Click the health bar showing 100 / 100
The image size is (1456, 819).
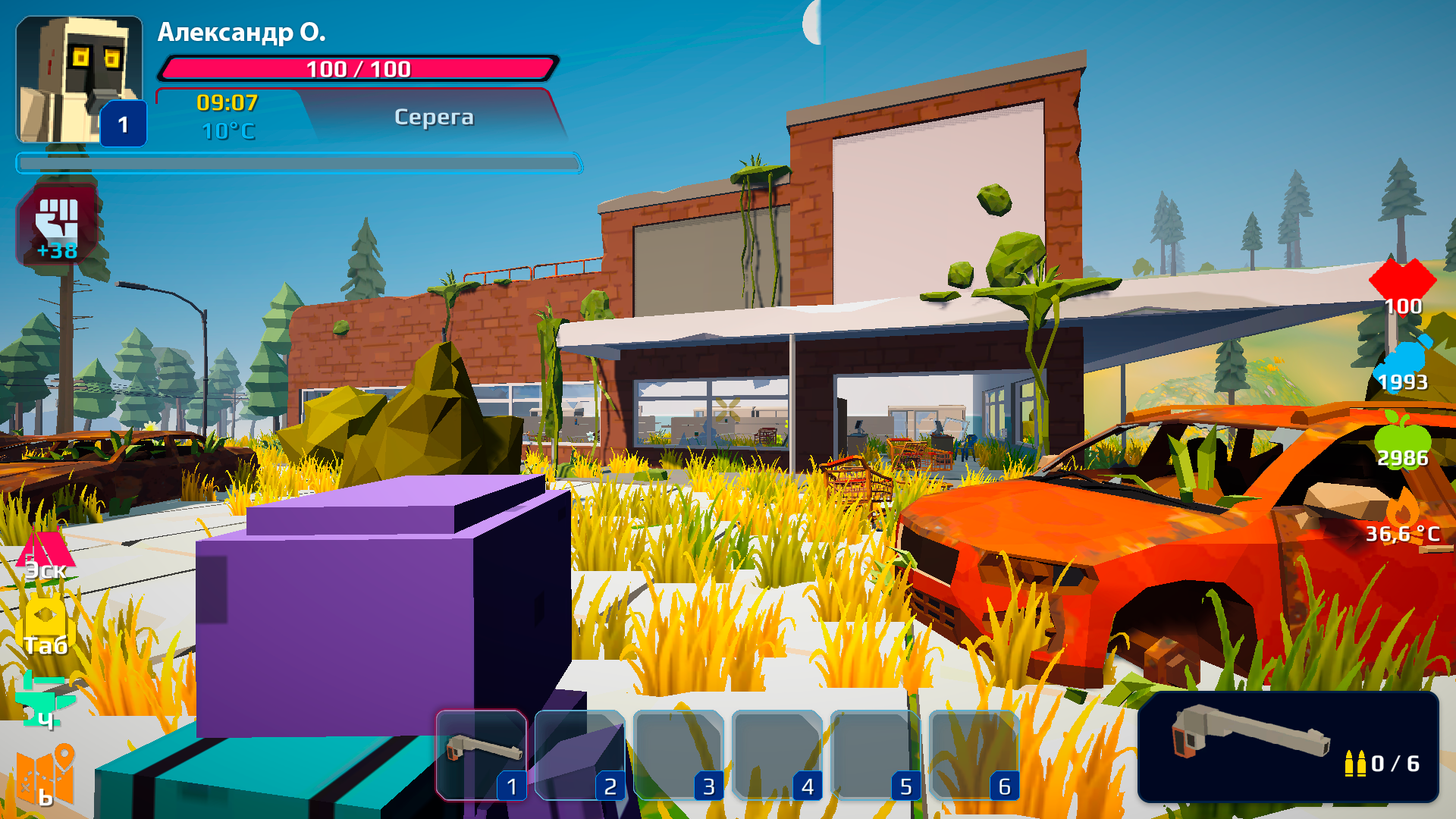click(x=356, y=69)
